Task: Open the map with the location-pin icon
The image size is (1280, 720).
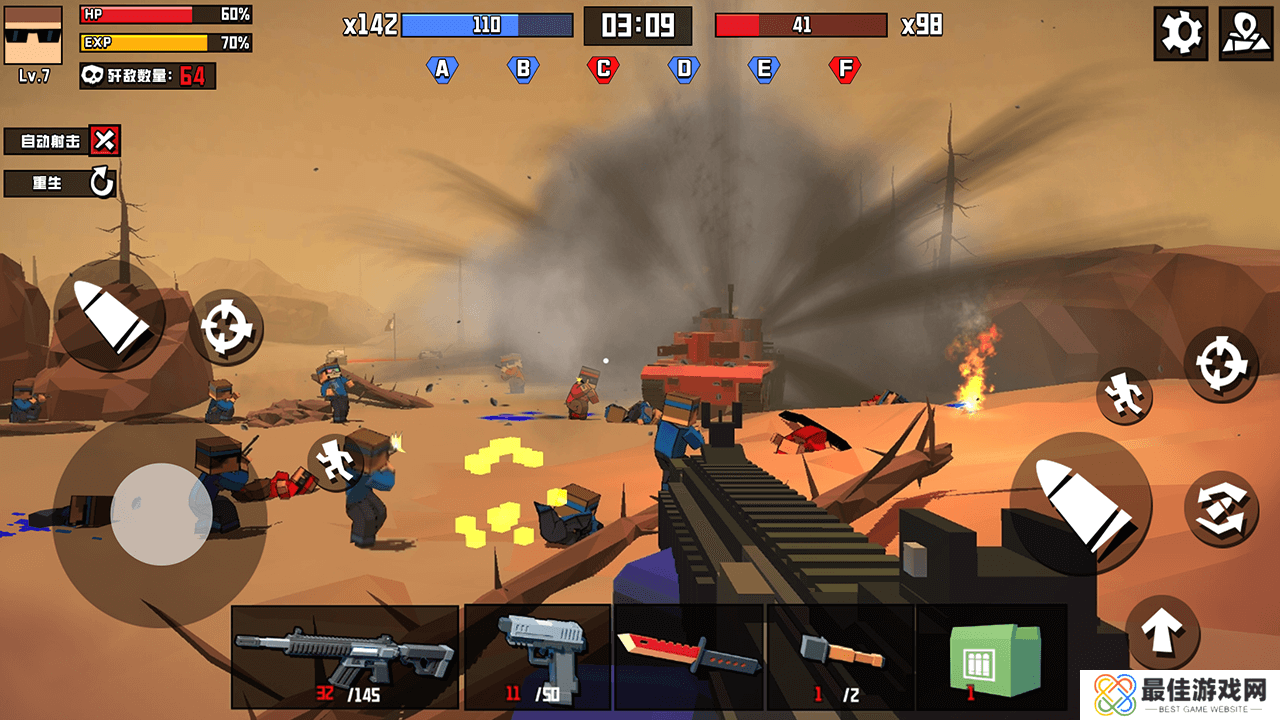Action: click(1246, 33)
